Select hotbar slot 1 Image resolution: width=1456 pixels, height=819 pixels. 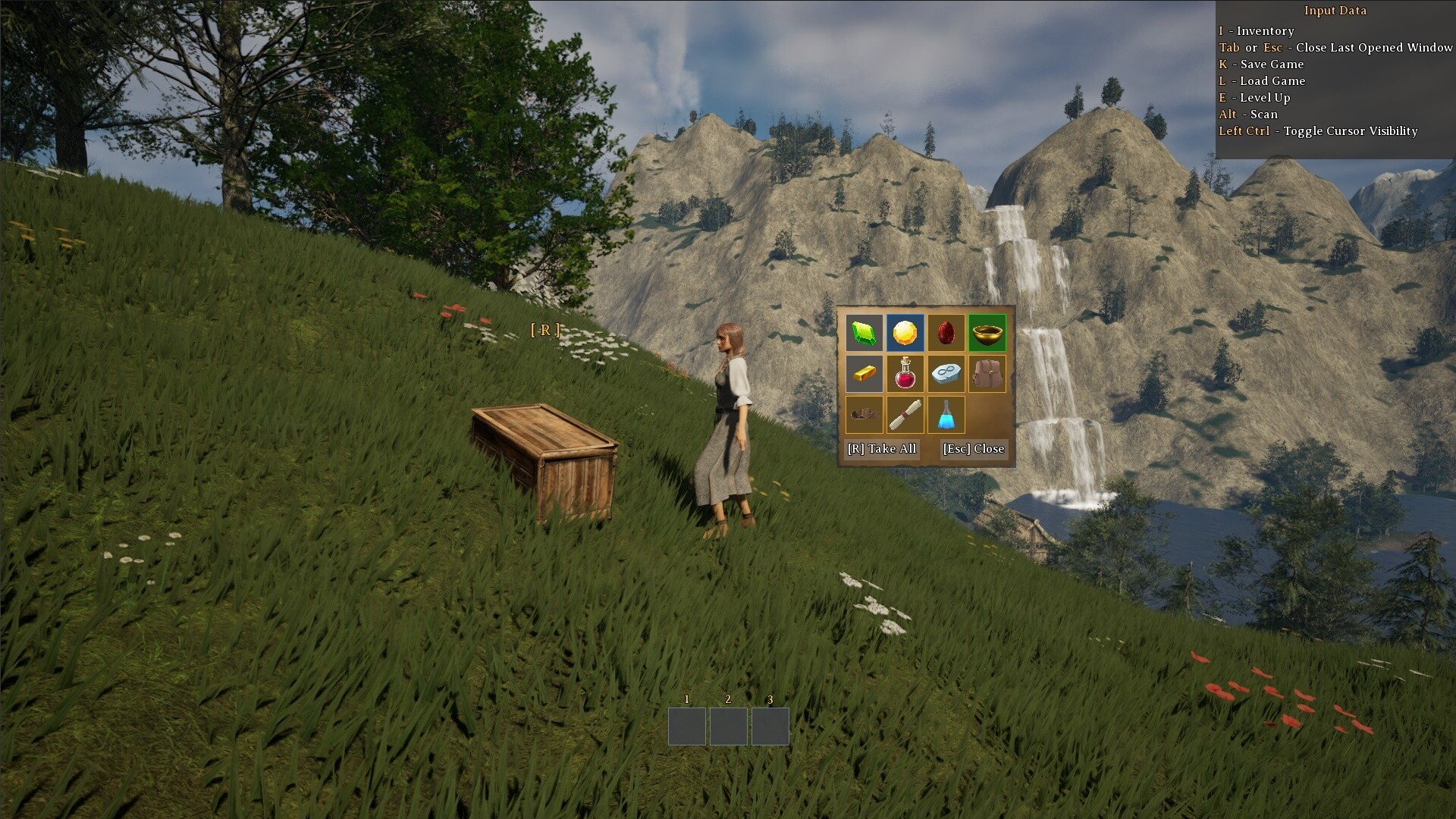click(x=687, y=726)
